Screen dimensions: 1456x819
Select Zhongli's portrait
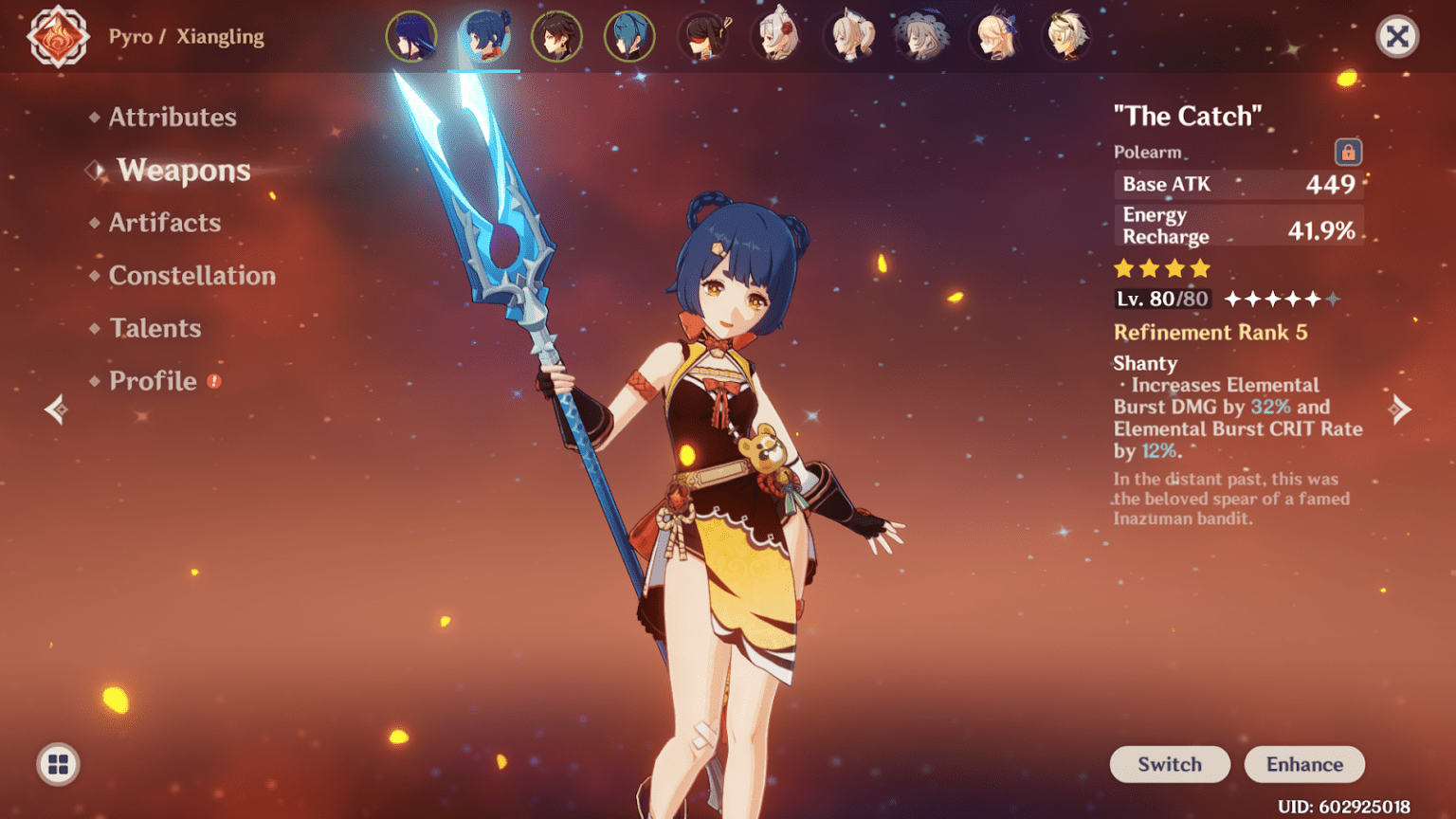[x=556, y=37]
